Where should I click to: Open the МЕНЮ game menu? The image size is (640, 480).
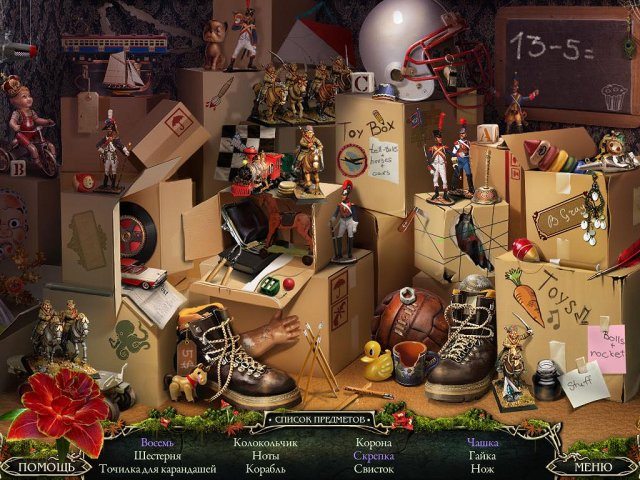pos(592,466)
